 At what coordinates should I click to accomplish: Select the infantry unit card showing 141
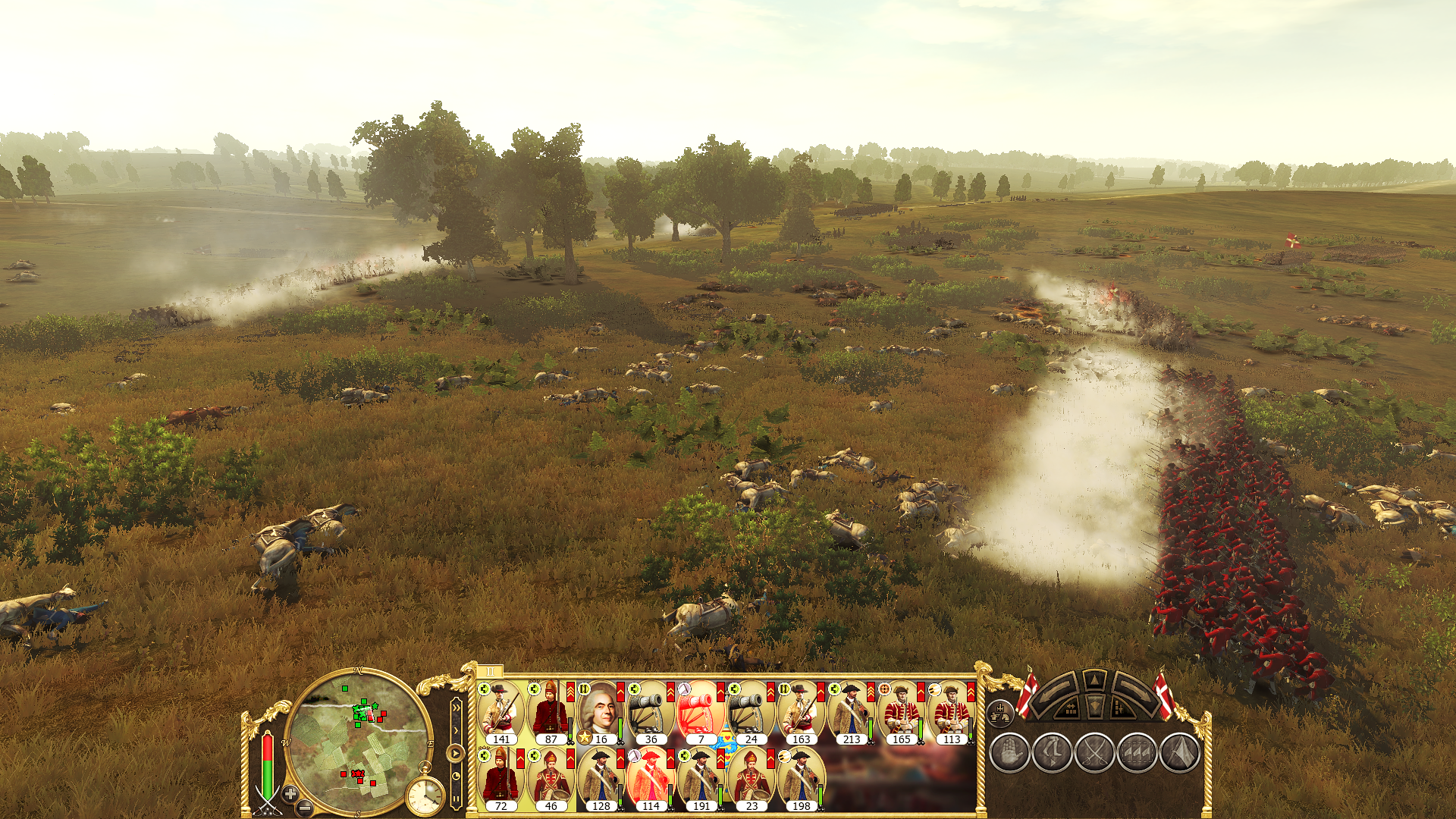coord(500,713)
